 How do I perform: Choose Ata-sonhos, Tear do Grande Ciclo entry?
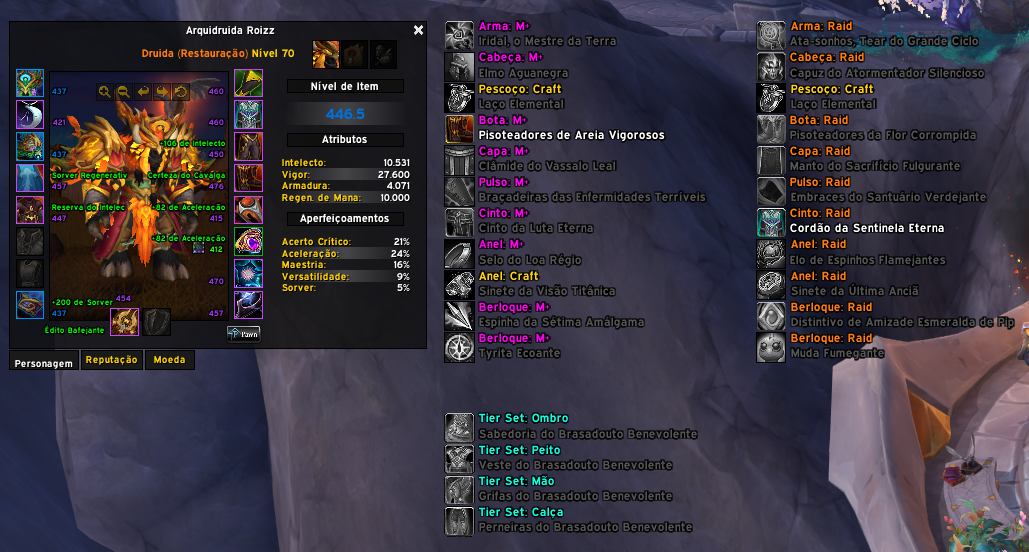884,42
